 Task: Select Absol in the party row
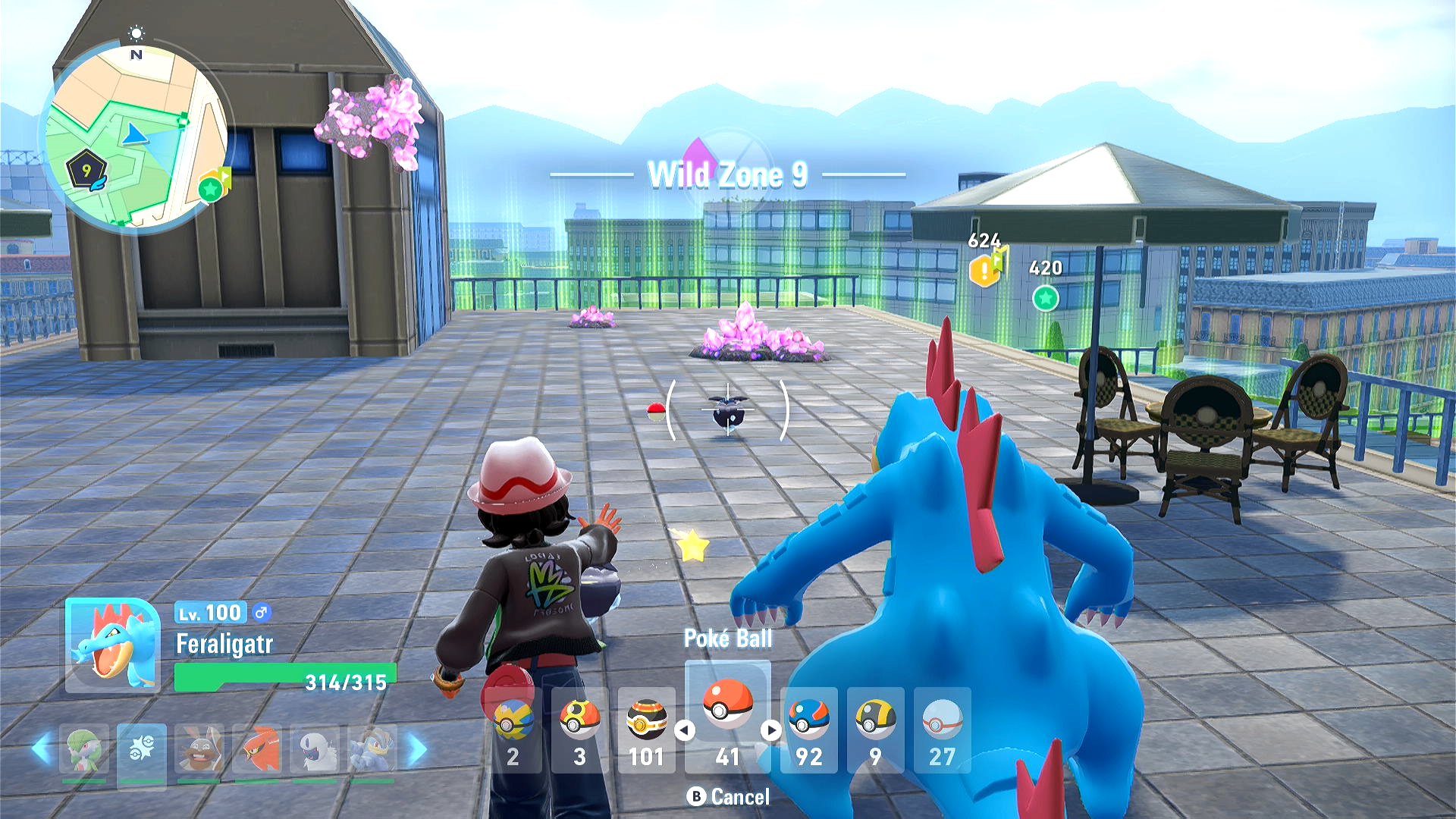point(315,748)
